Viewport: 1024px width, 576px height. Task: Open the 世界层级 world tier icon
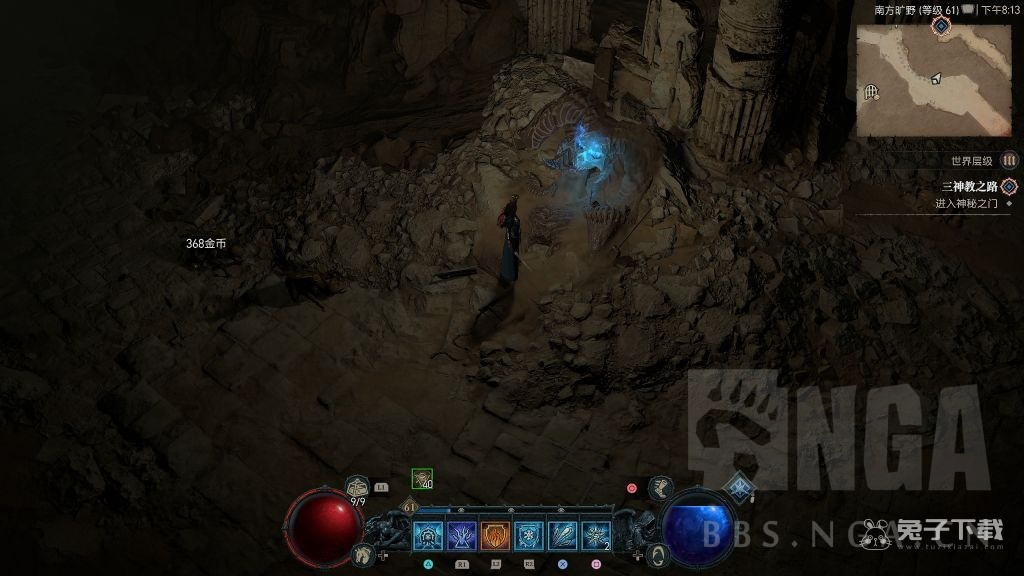point(1009,160)
